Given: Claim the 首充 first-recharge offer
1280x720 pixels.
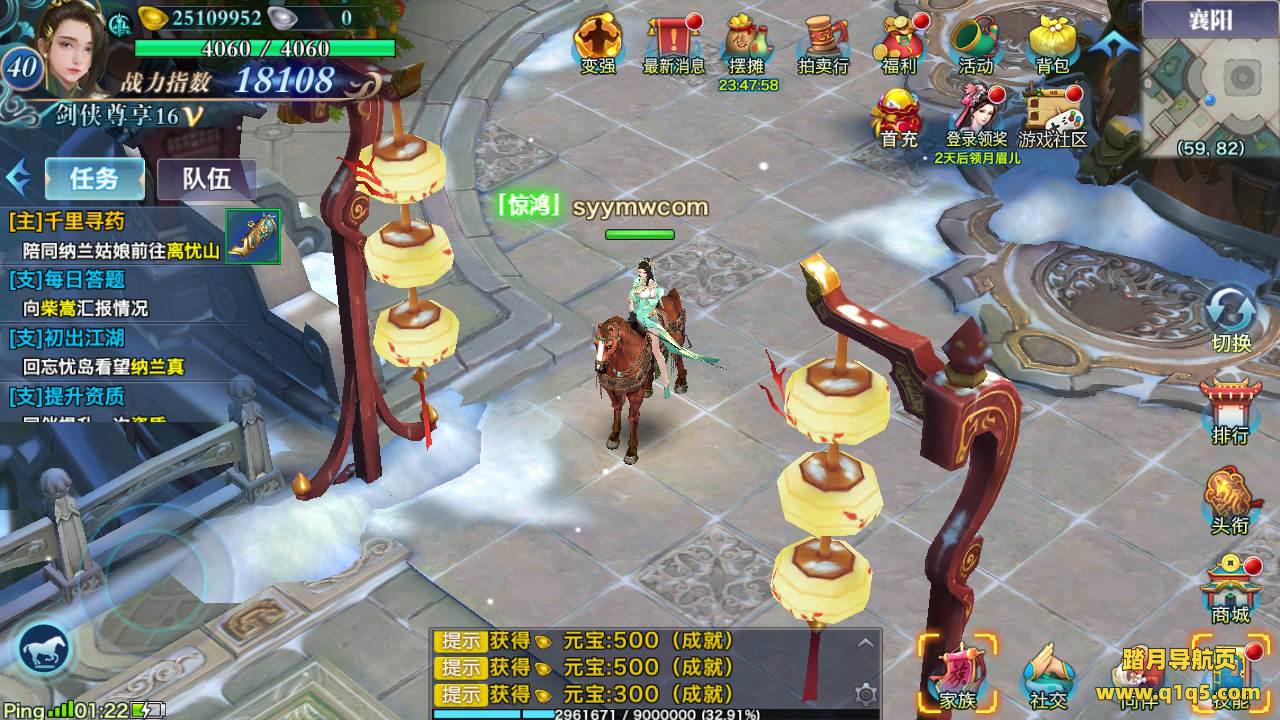Looking at the screenshot, I should pos(898,116).
